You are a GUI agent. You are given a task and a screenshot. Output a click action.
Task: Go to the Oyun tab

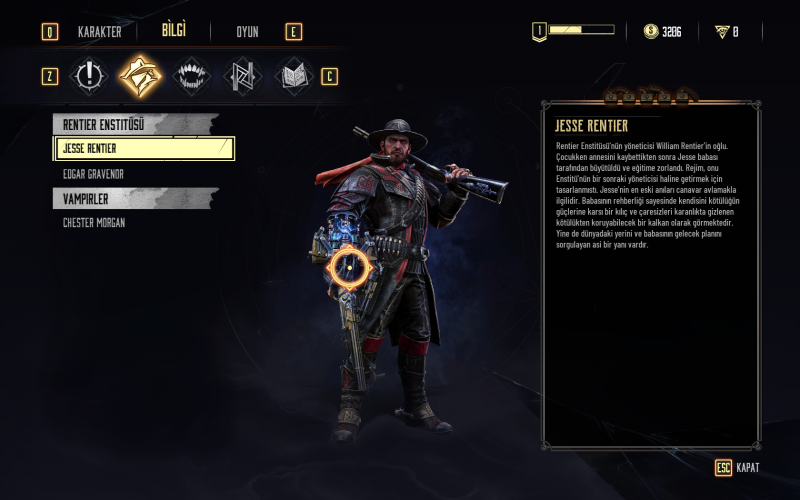(x=247, y=32)
